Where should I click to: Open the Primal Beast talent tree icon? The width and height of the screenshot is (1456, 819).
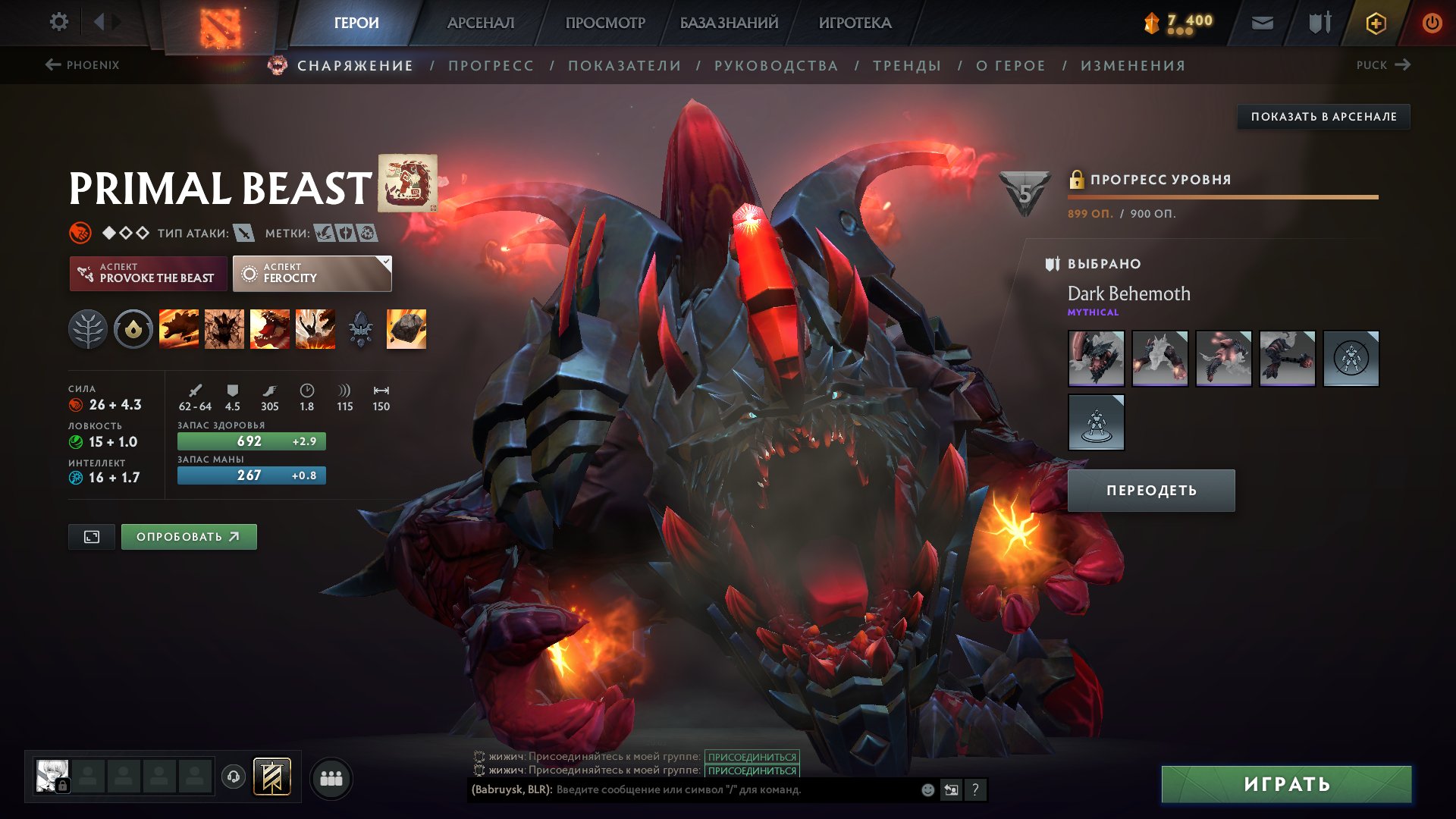(89, 328)
